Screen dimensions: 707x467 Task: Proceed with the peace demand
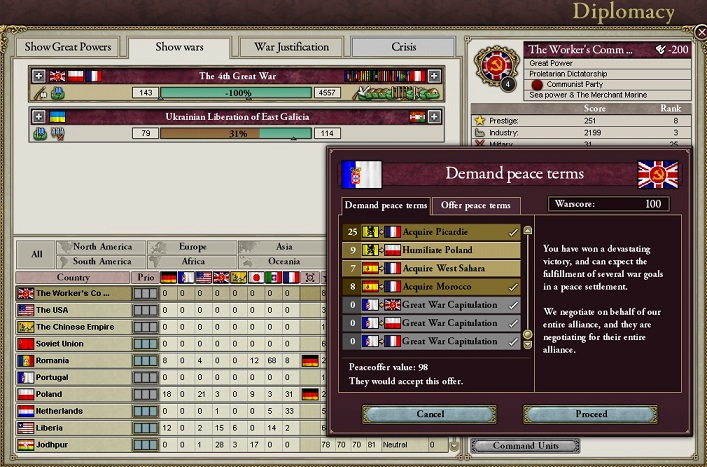click(590, 413)
